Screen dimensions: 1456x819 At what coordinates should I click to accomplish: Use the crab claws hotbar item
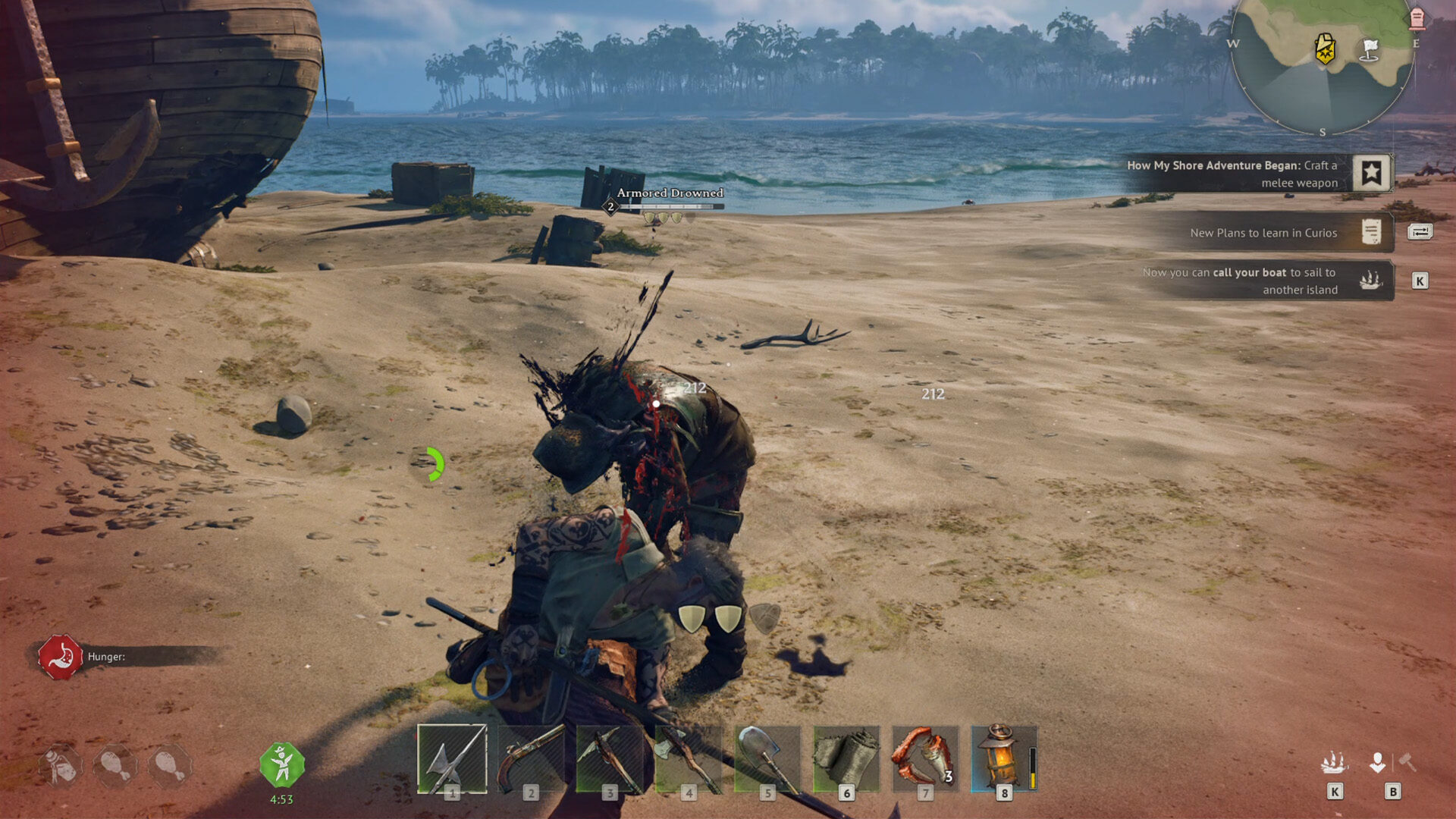pos(925,758)
